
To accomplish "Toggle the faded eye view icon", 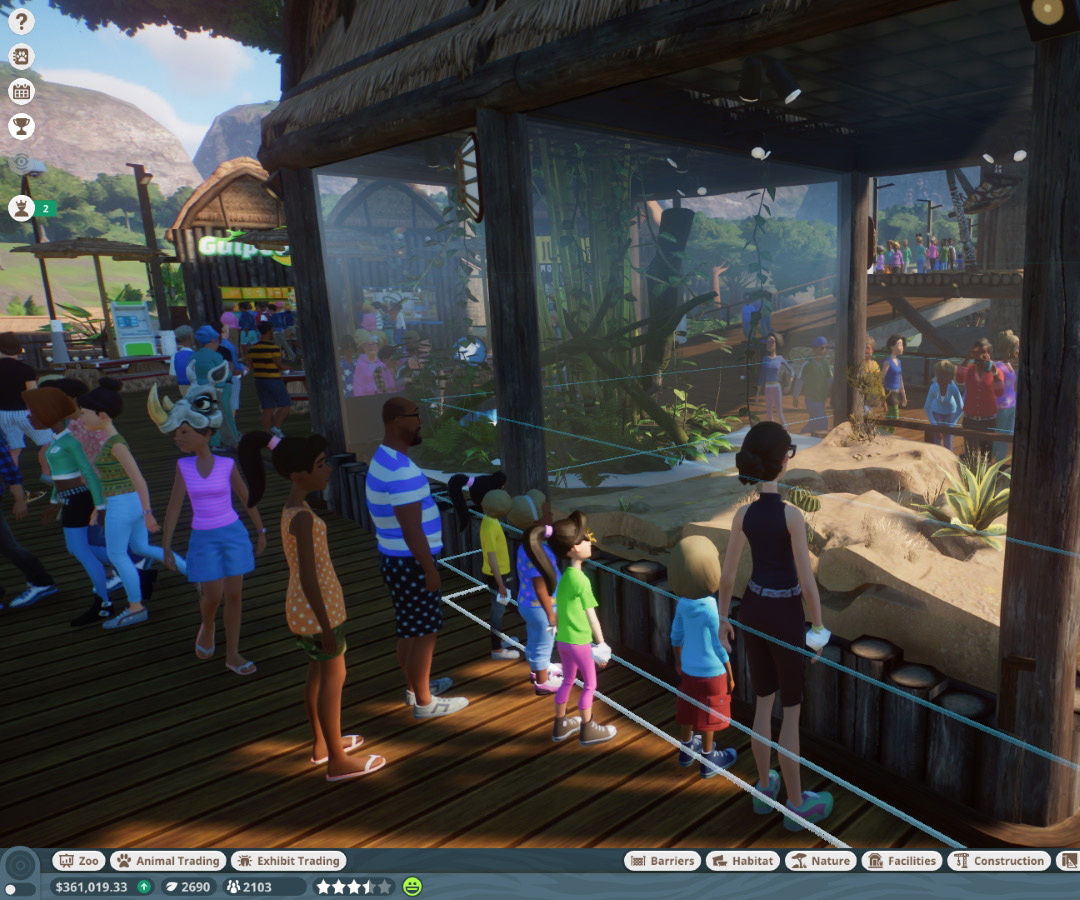I will [x=21, y=162].
